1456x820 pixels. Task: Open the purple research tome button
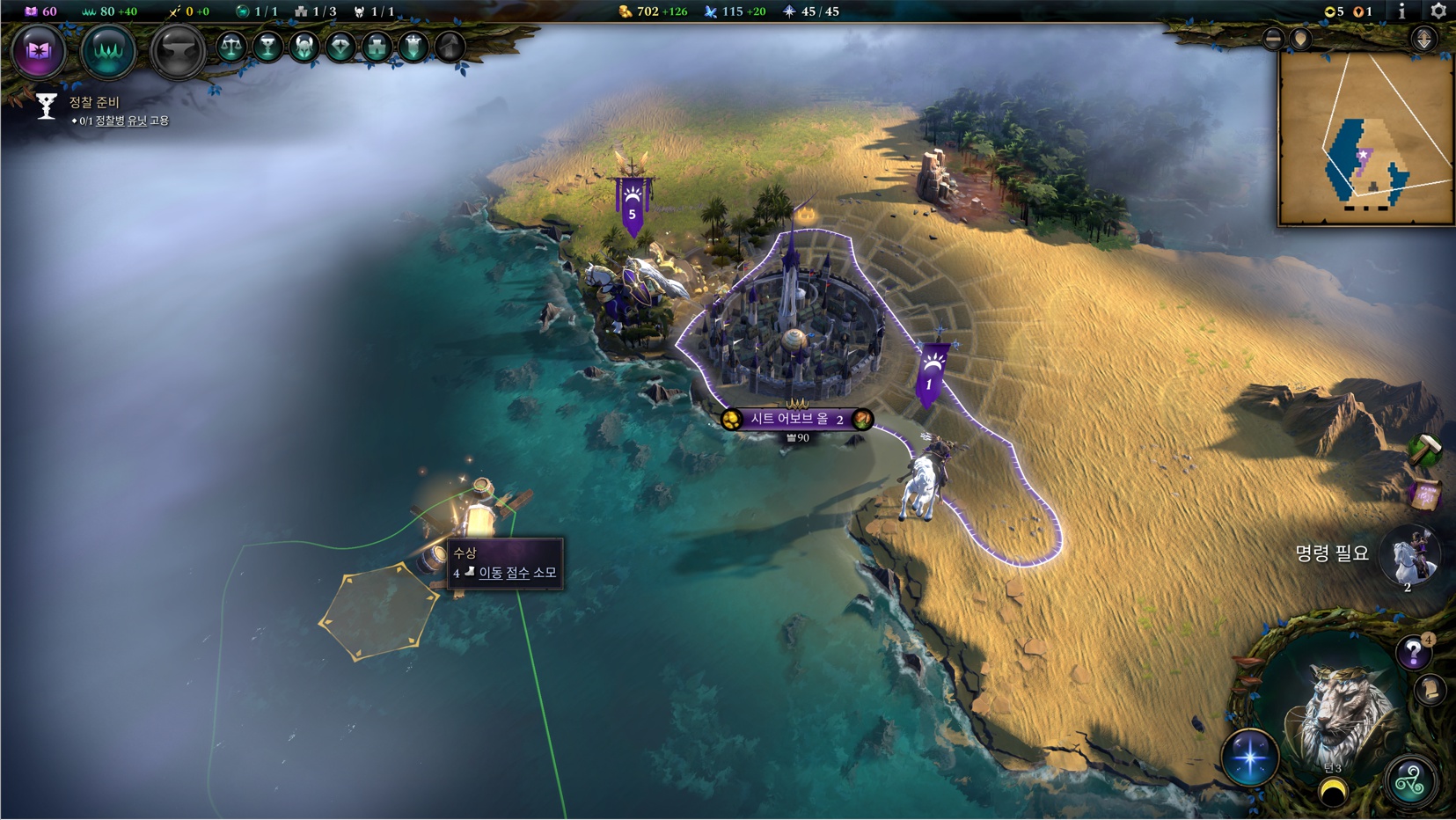(x=38, y=51)
